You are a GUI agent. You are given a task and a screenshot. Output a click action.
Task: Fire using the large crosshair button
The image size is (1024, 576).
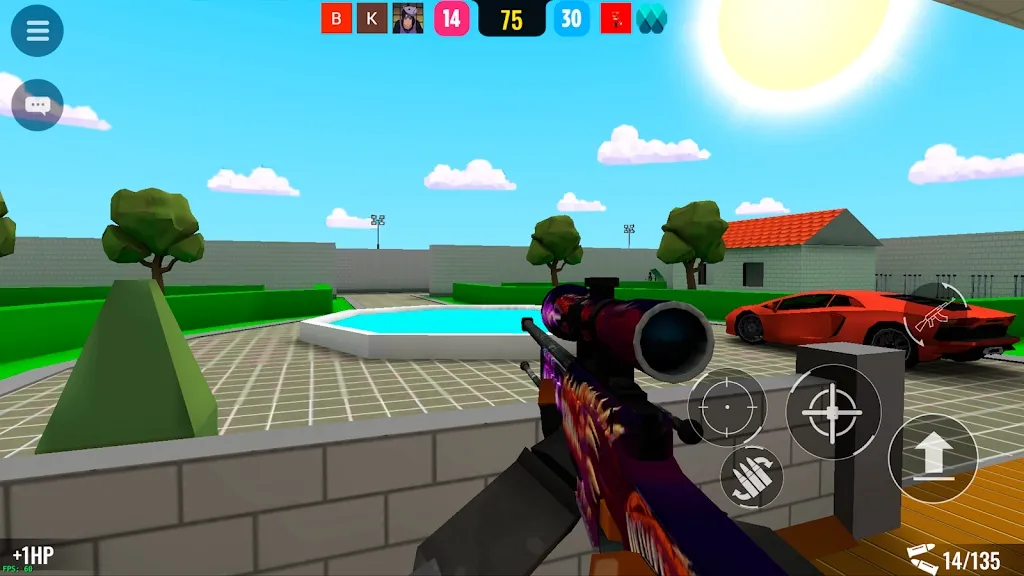point(833,411)
